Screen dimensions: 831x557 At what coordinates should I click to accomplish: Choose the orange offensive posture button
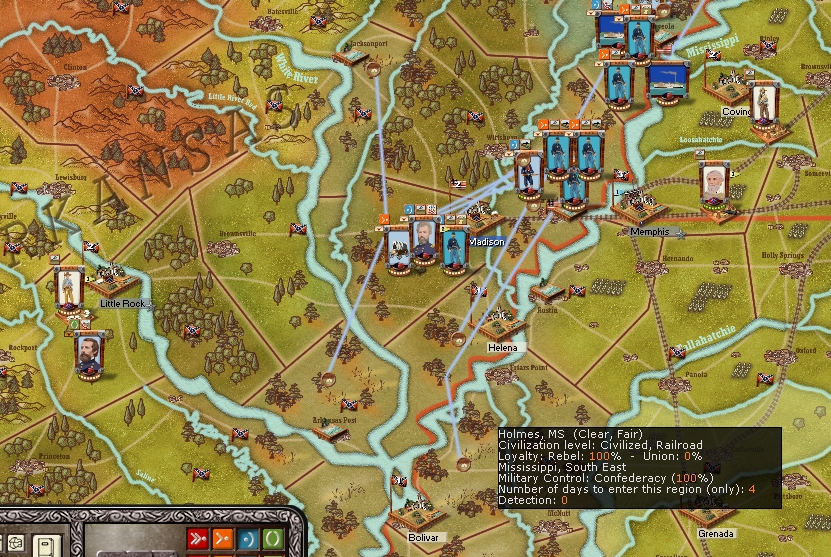pos(222,540)
